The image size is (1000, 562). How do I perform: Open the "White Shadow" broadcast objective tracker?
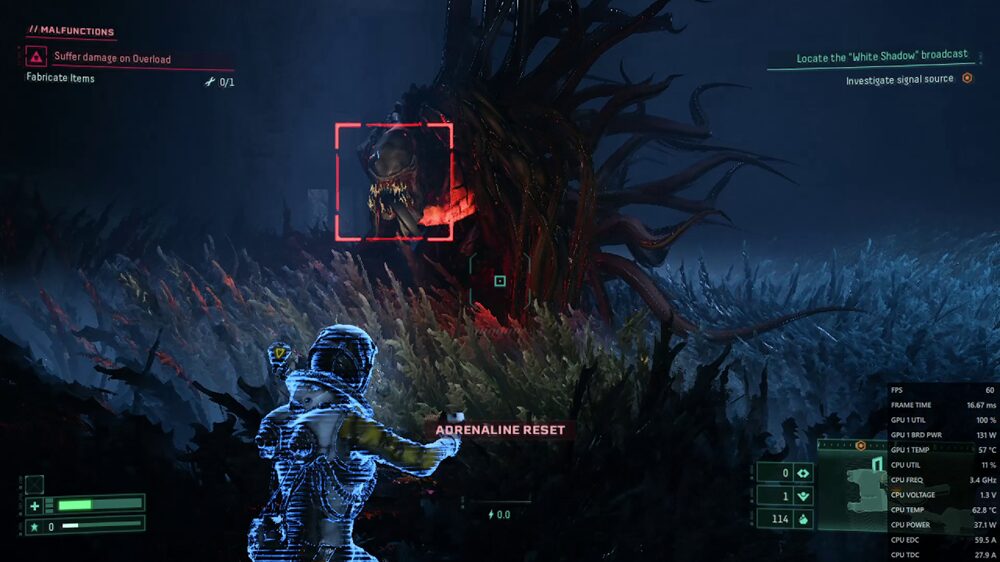tap(882, 56)
